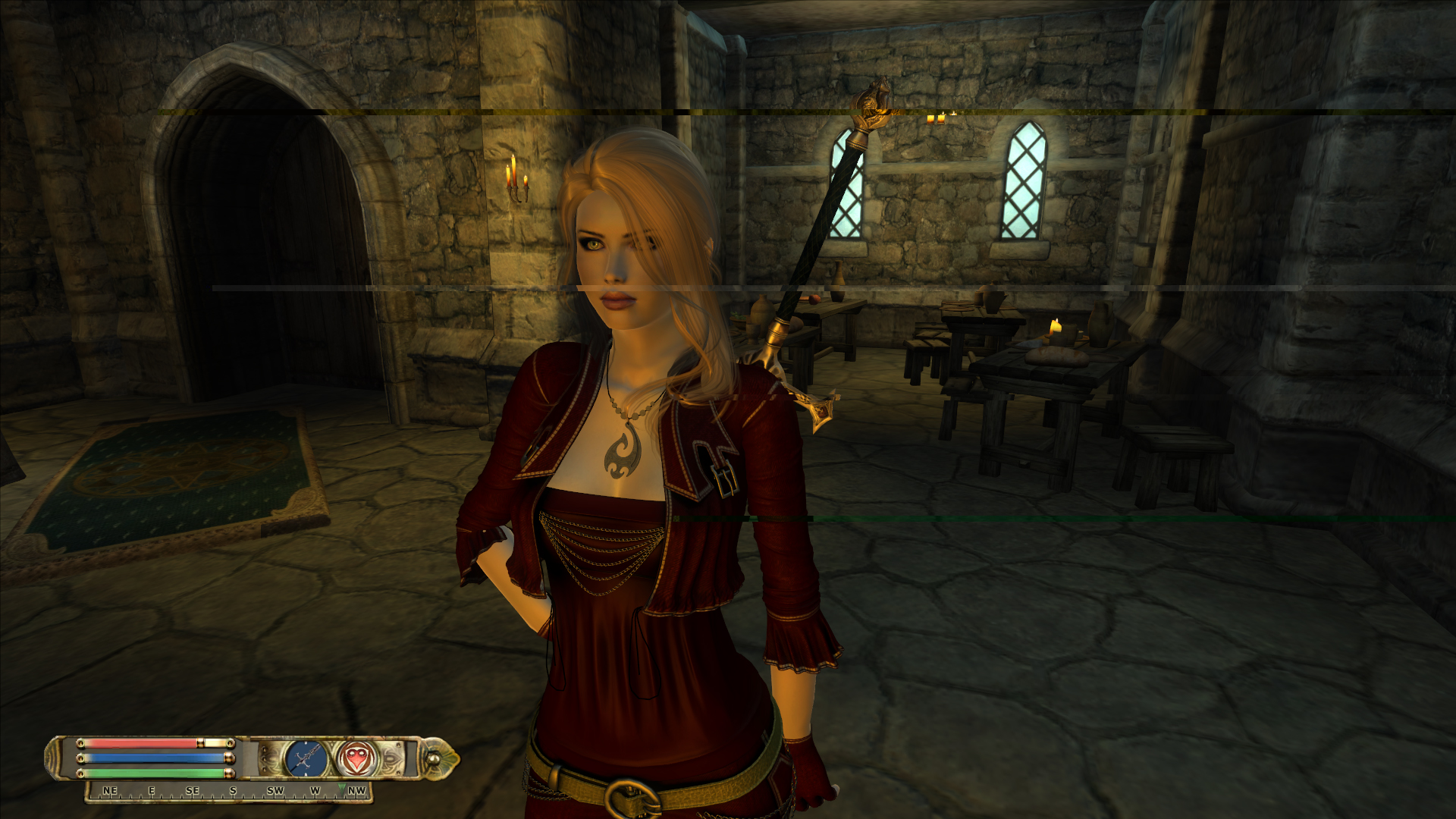Select the red heart spell icon
Viewport: 1456px width, 819px height.
(x=354, y=758)
